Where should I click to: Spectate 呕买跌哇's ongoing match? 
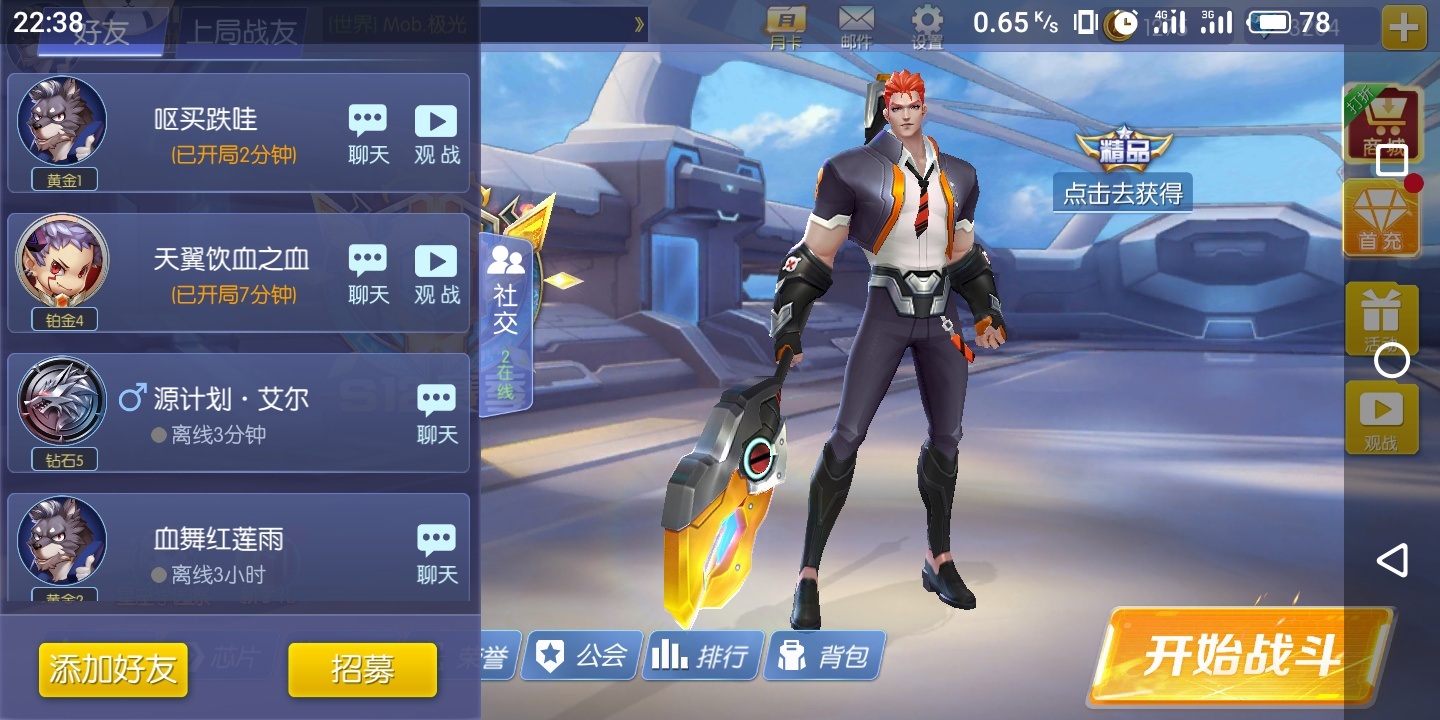click(436, 135)
